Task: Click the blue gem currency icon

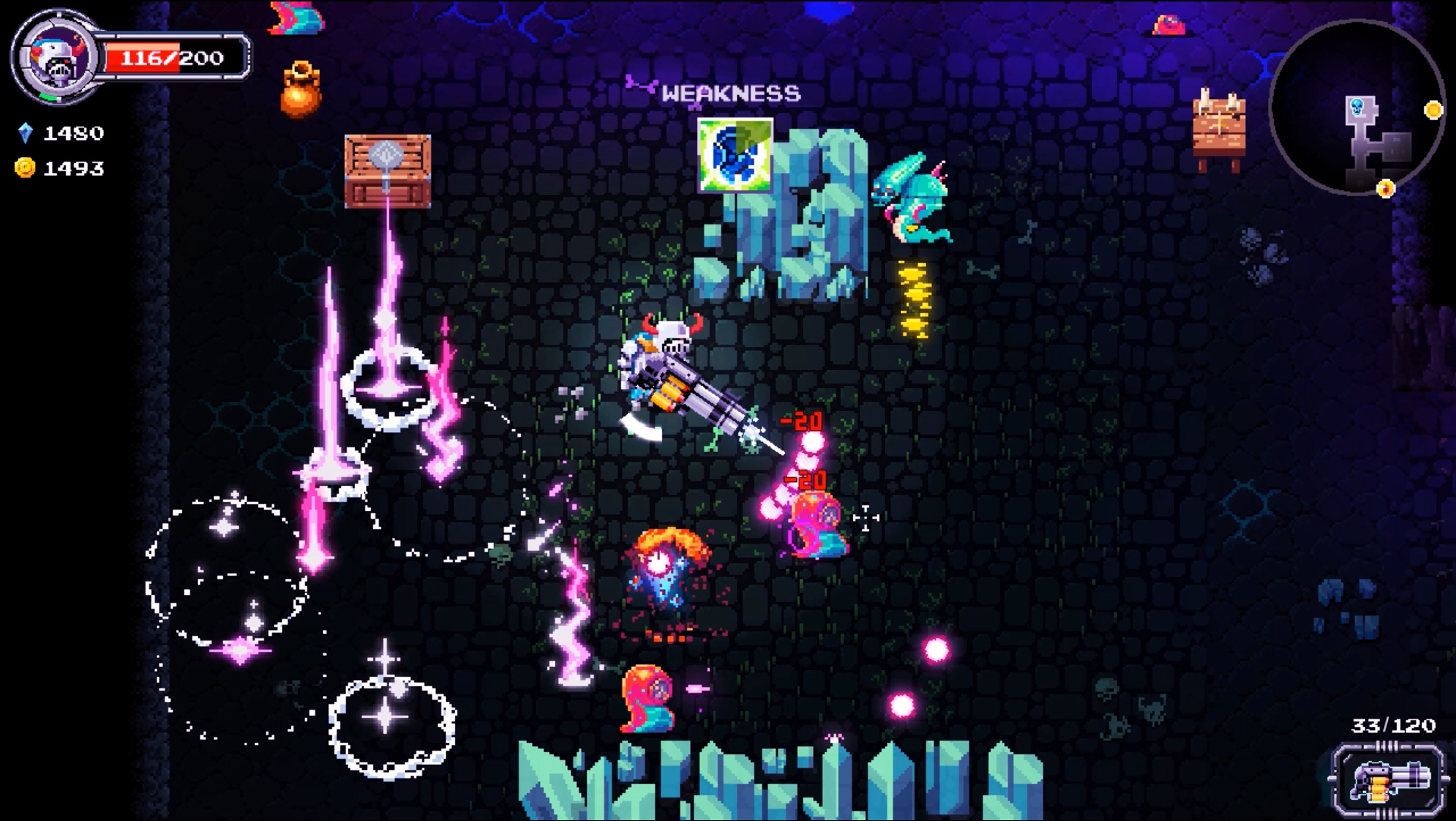Action: pos(25,133)
